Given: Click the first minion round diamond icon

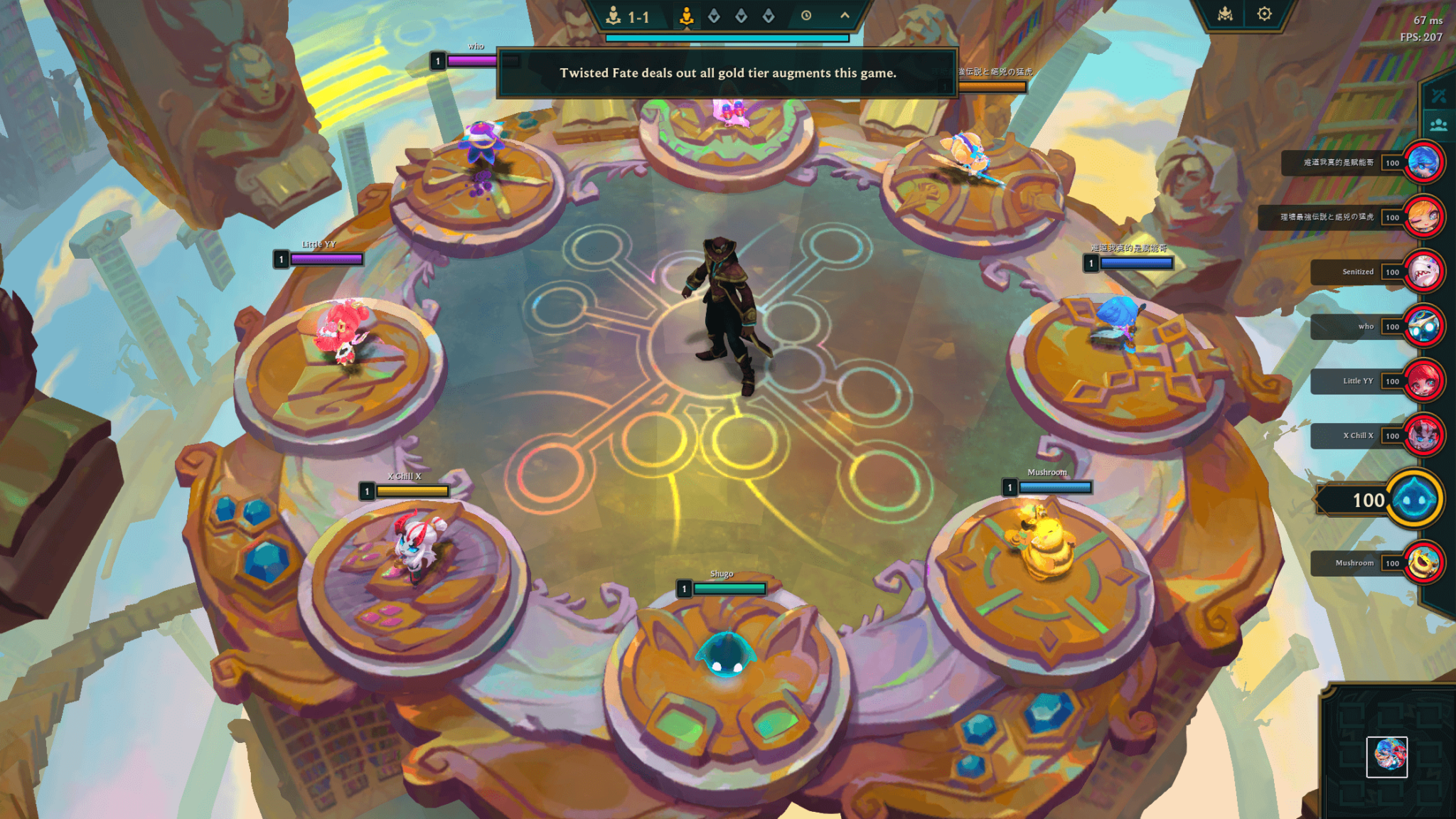Looking at the screenshot, I should tap(714, 15).
